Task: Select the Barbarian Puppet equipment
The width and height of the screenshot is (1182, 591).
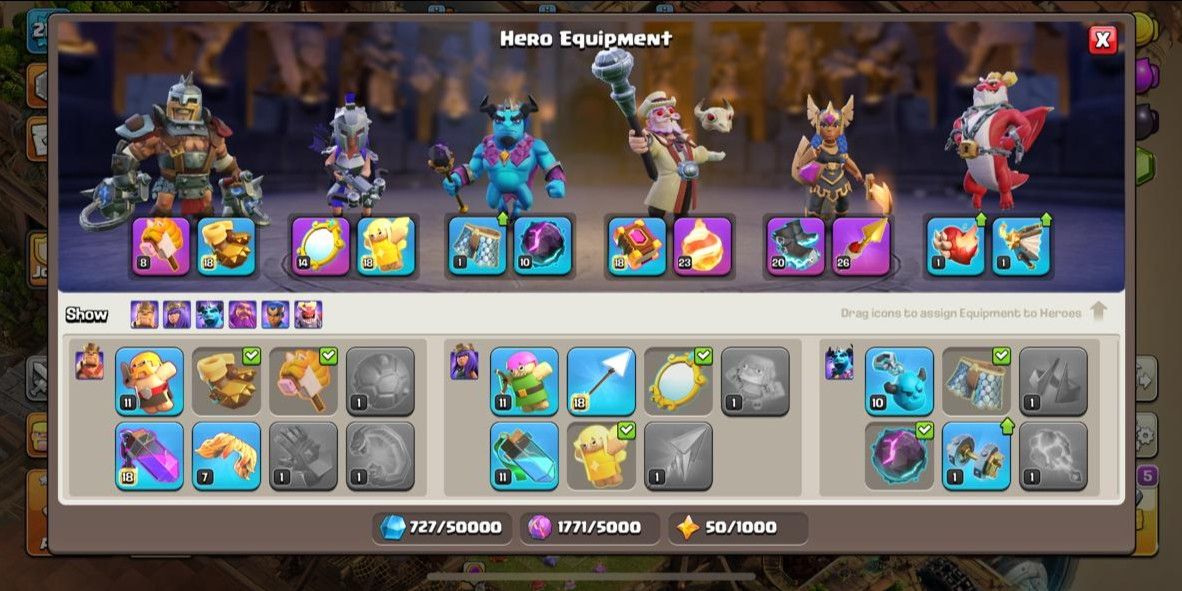Action: (x=149, y=381)
